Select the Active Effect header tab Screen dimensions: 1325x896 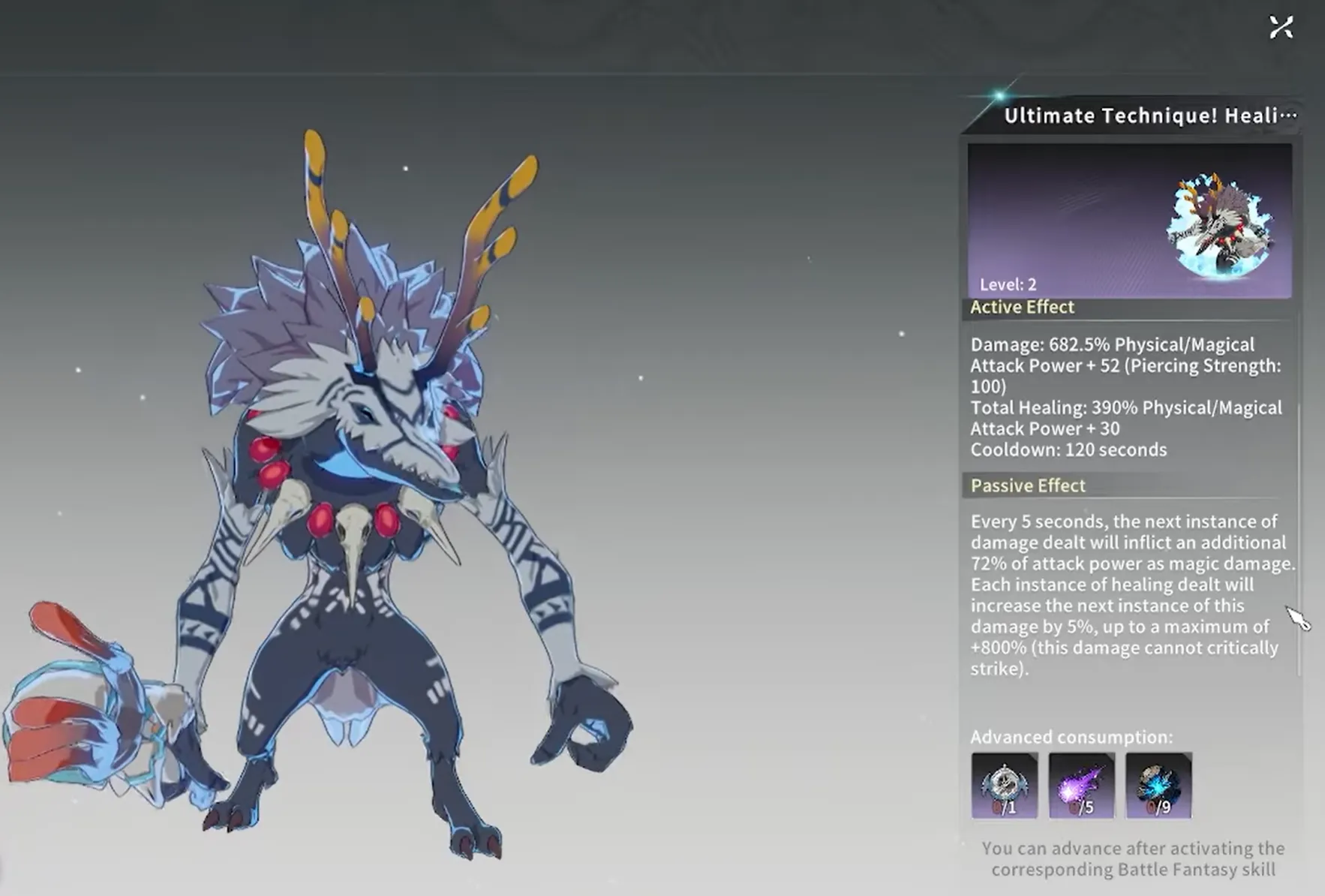[1022, 307]
